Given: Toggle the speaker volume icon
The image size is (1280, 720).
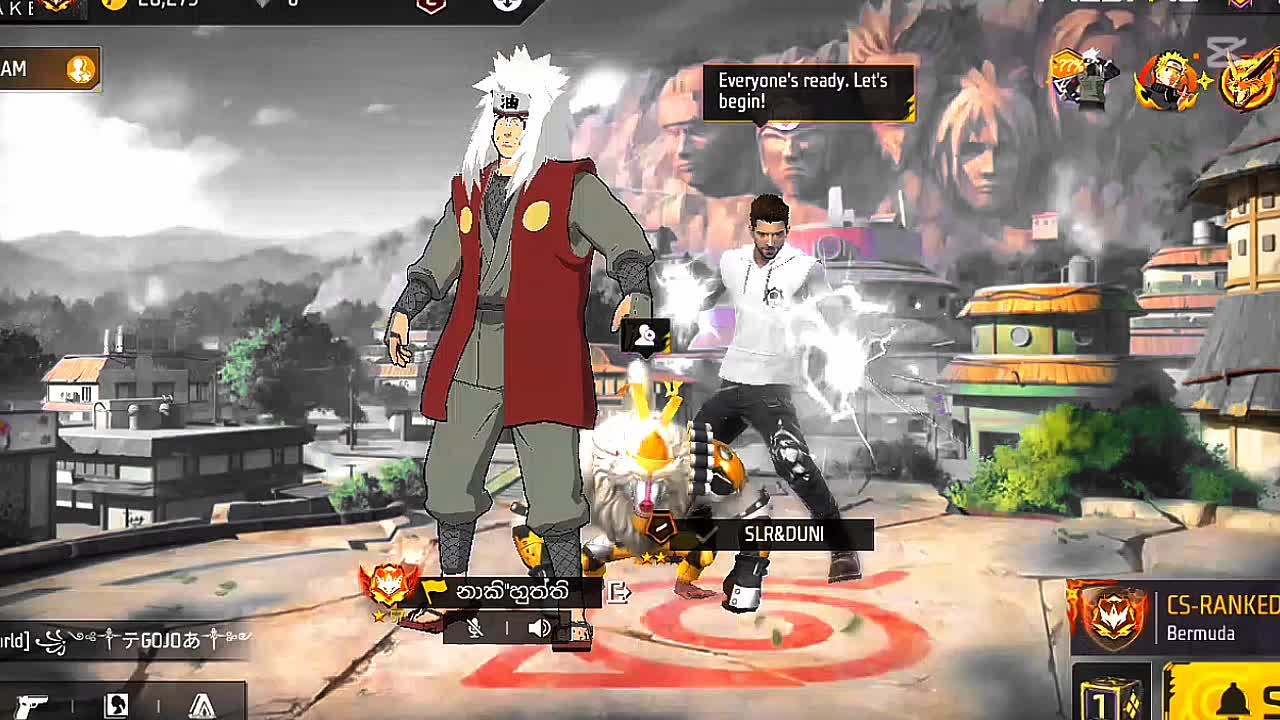Looking at the screenshot, I should [x=539, y=628].
